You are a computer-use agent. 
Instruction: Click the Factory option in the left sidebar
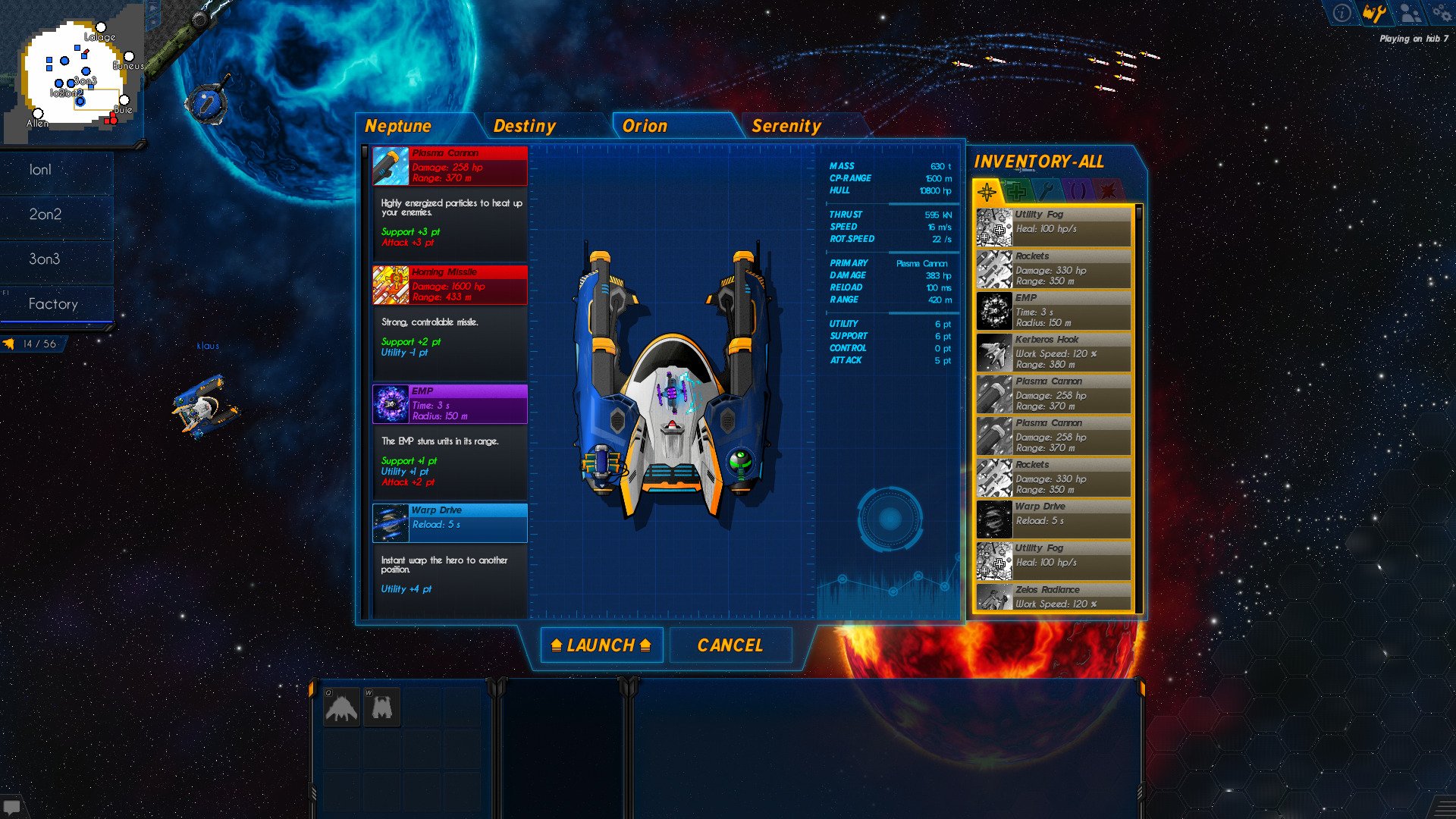tap(55, 304)
